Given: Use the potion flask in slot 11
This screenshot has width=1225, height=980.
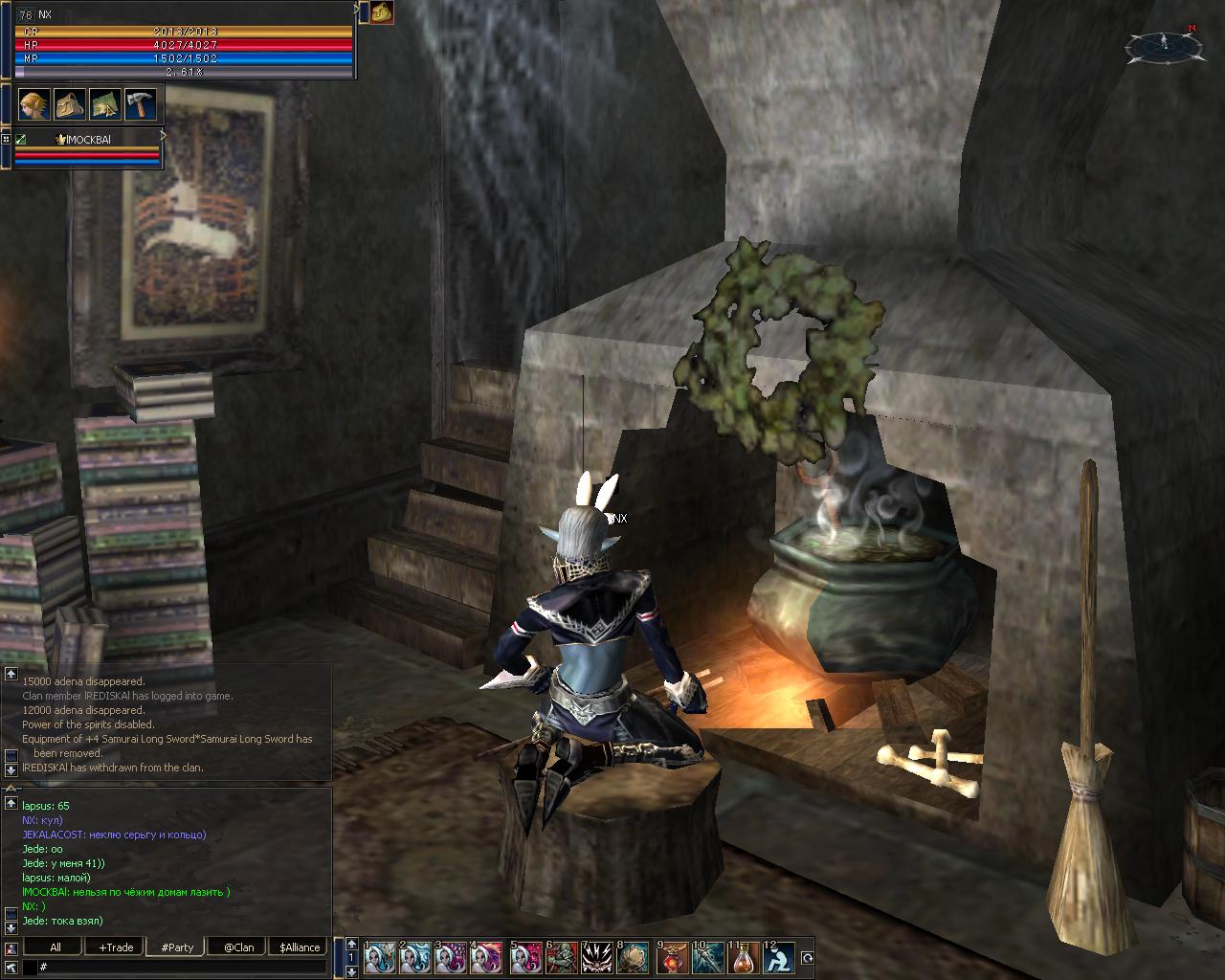Looking at the screenshot, I should (x=744, y=958).
